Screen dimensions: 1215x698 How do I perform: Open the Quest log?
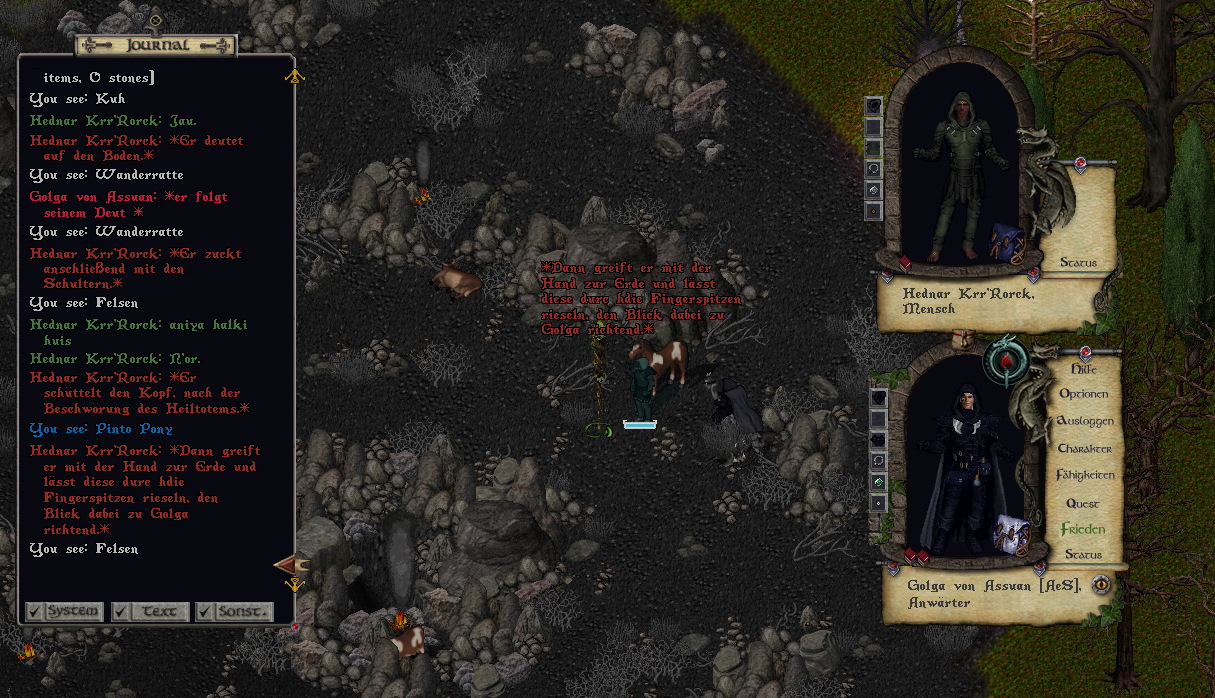click(1082, 503)
